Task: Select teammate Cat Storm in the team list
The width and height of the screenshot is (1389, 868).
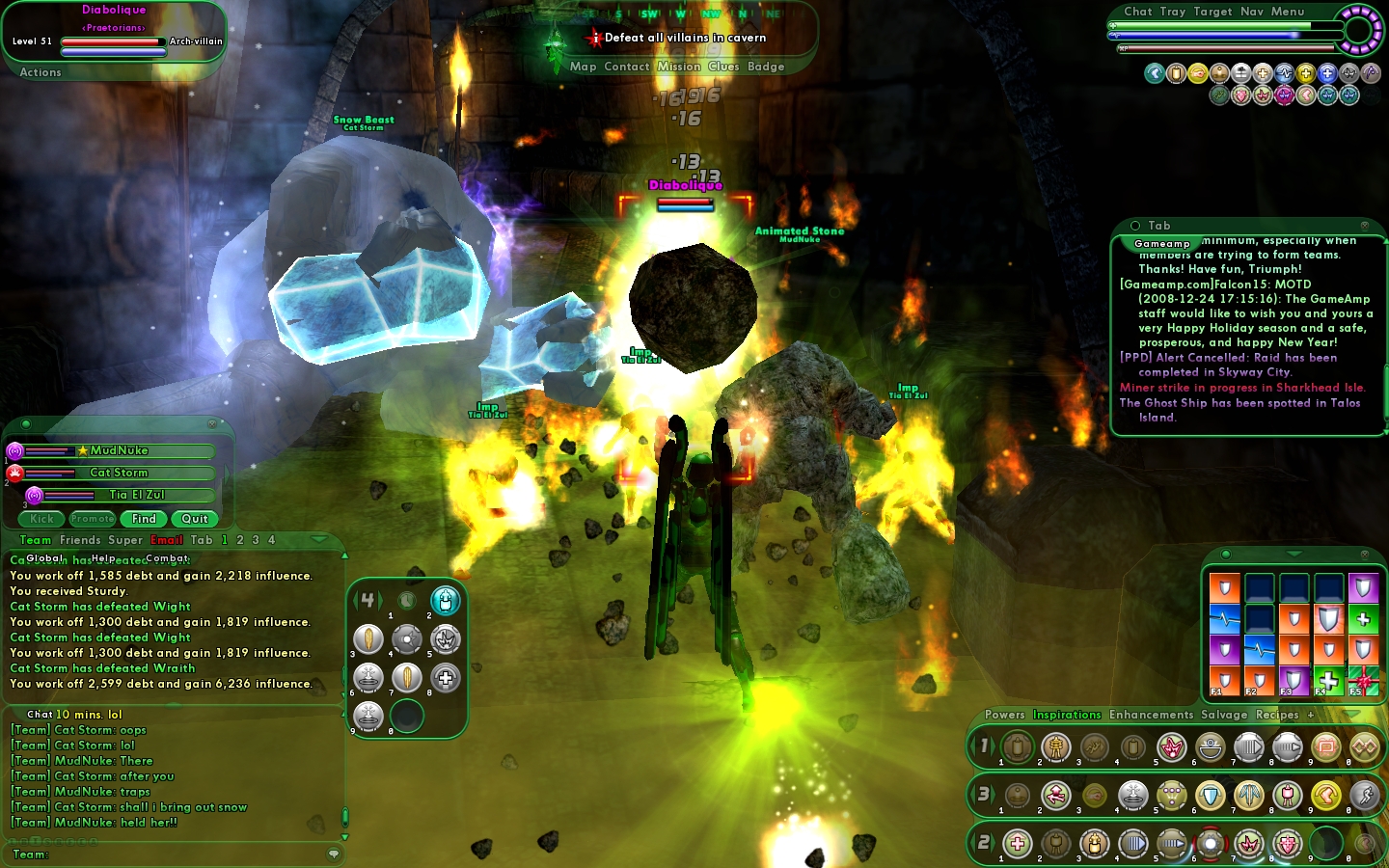Action: (x=119, y=473)
